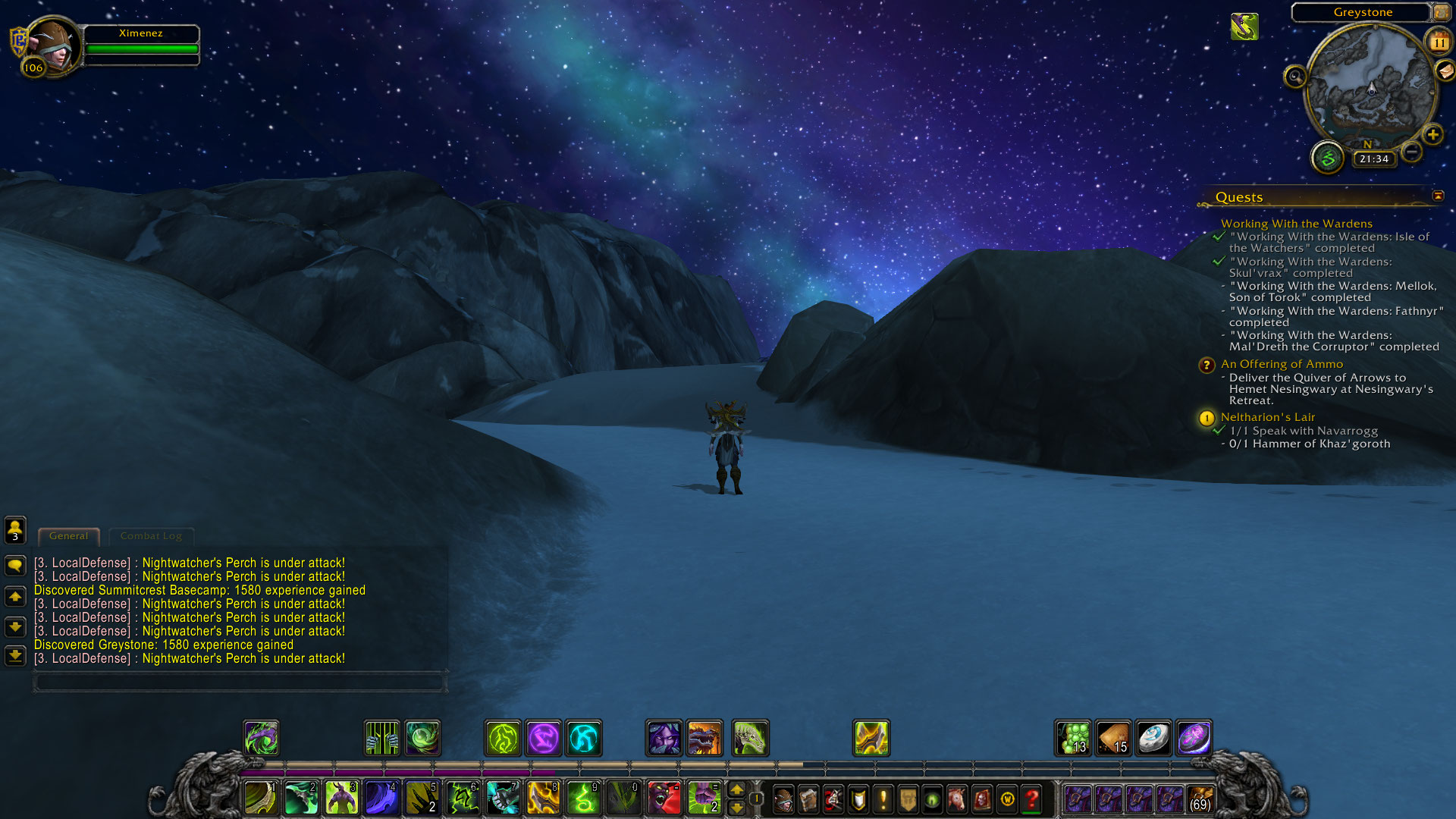Screen dimensions: 1456x819
Task: Click the green-purple buff icon near minimap
Action: pyautogui.click(x=1244, y=27)
